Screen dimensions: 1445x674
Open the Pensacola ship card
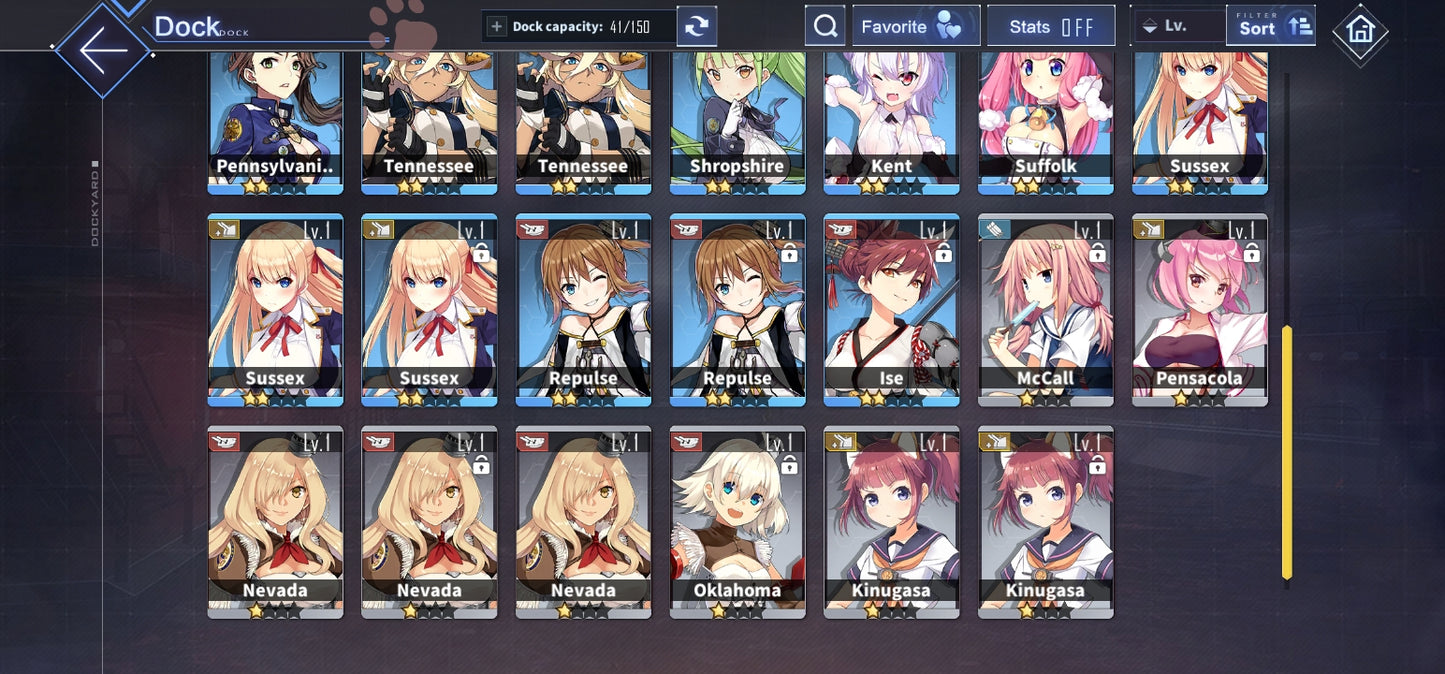click(x=1199, y=310)
